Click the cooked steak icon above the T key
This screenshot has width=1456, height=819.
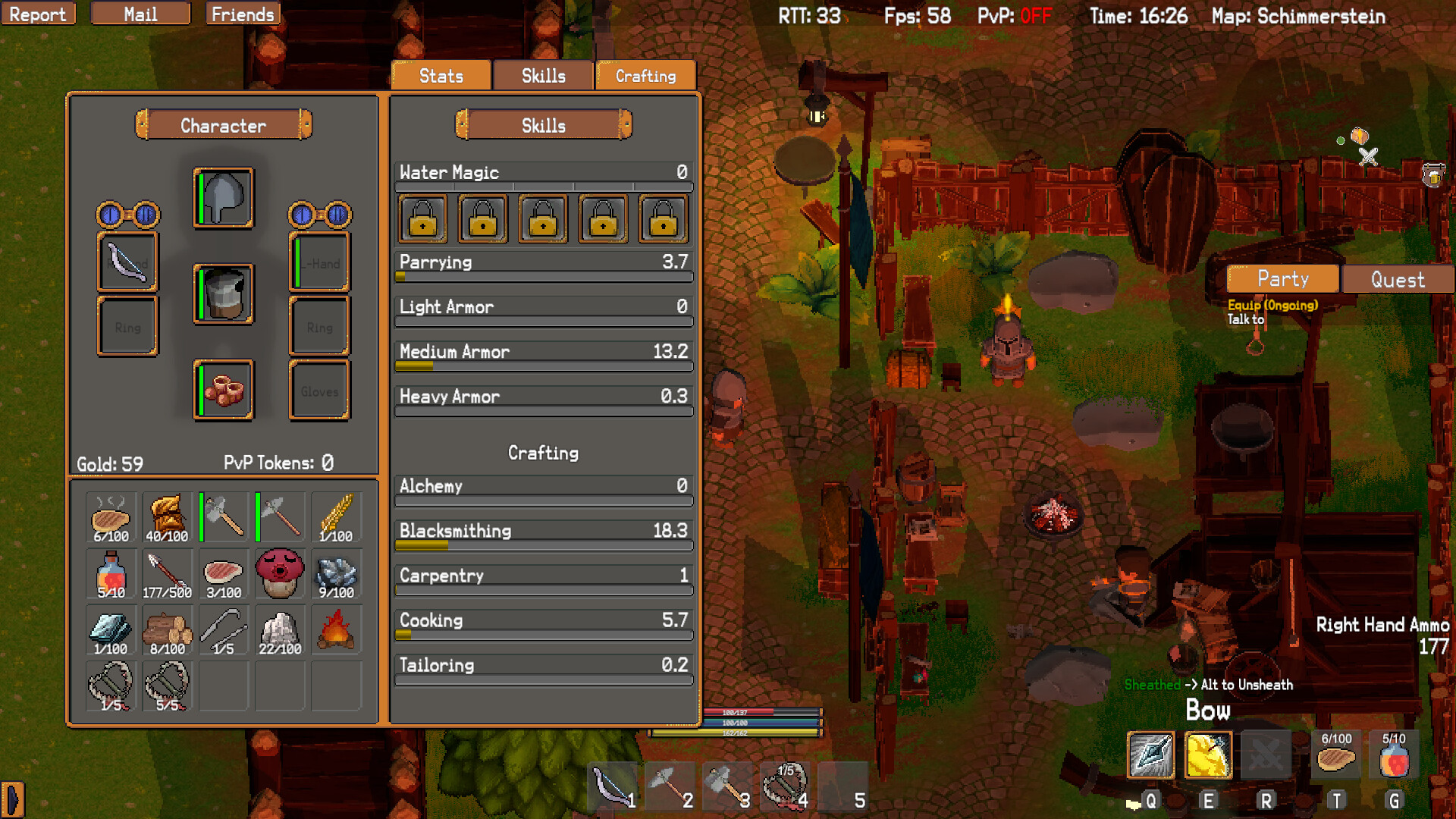click(1337, 755)
